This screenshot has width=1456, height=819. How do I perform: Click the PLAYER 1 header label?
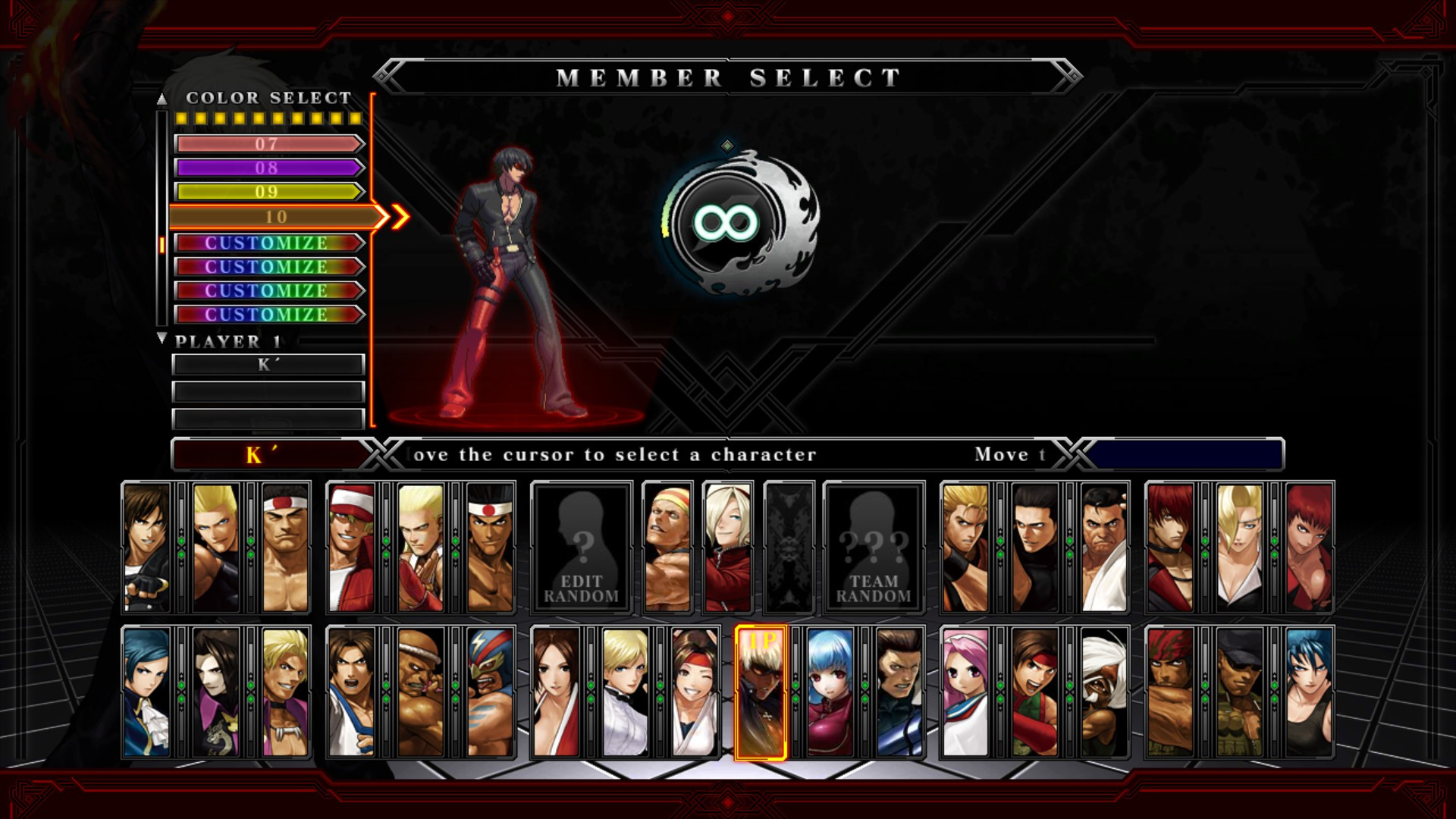click(x=227, y=343)
